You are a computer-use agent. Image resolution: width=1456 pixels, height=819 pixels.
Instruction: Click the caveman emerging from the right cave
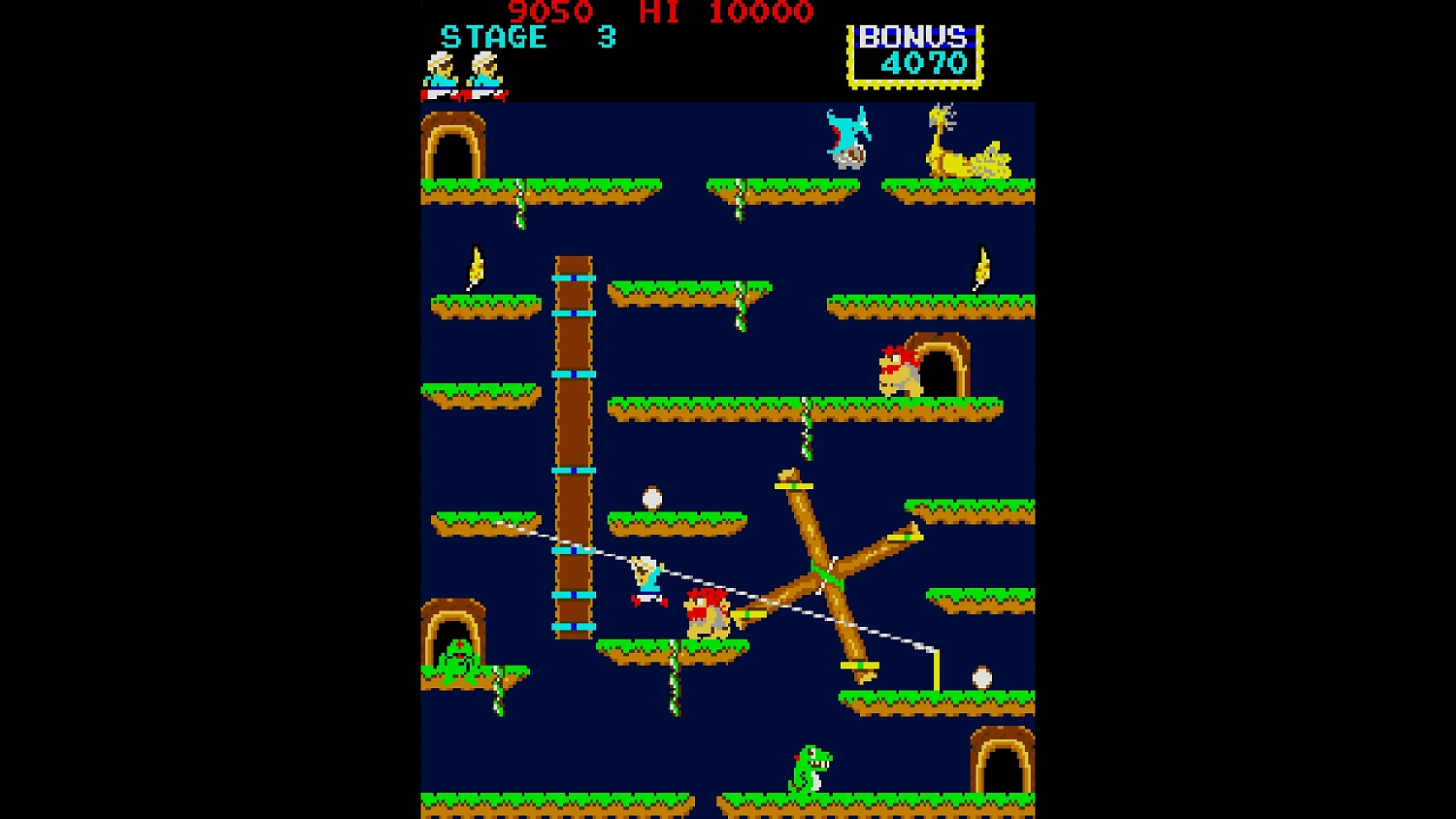point(898,369)
